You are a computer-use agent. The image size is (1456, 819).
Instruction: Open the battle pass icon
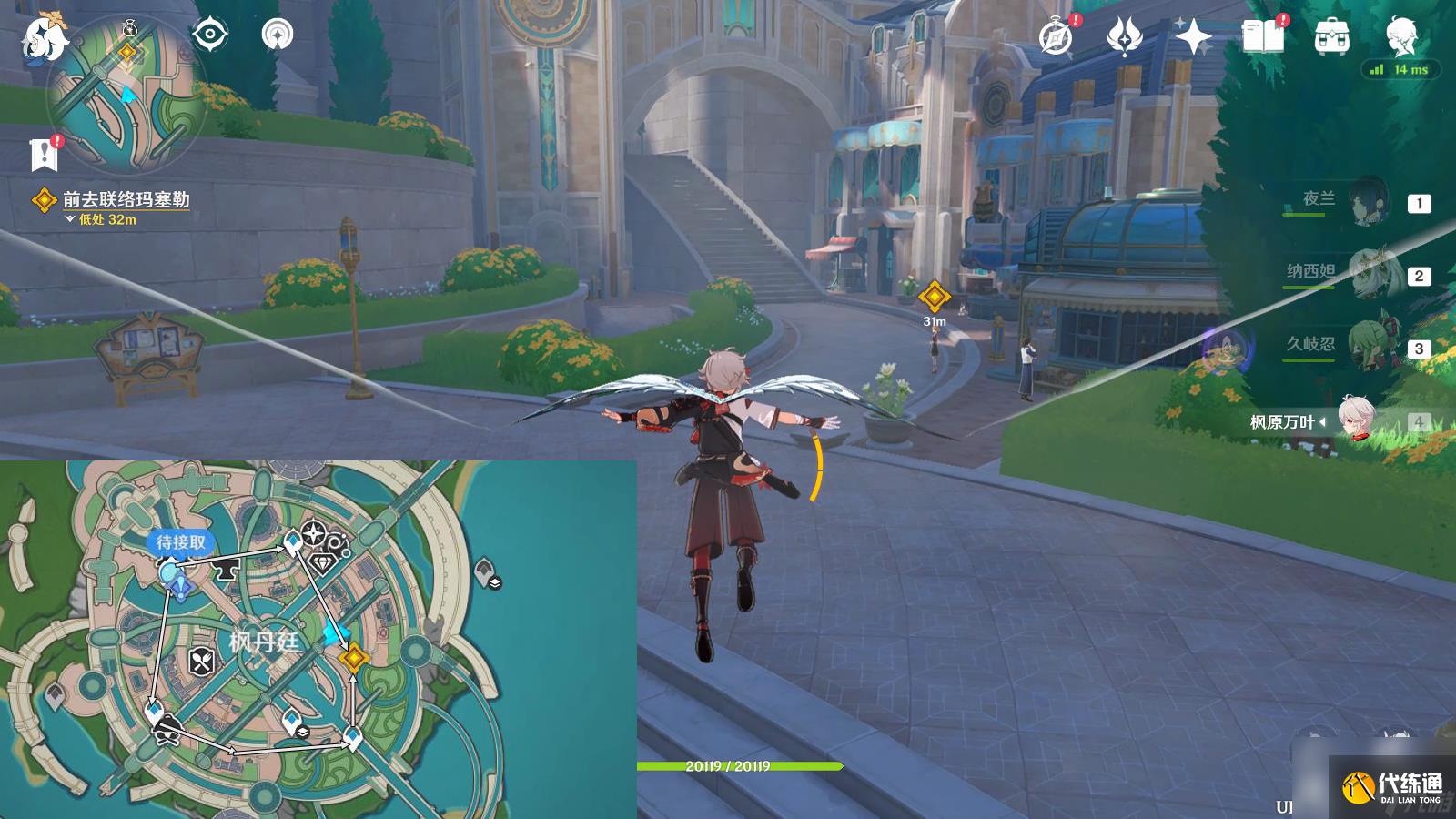1125,38
